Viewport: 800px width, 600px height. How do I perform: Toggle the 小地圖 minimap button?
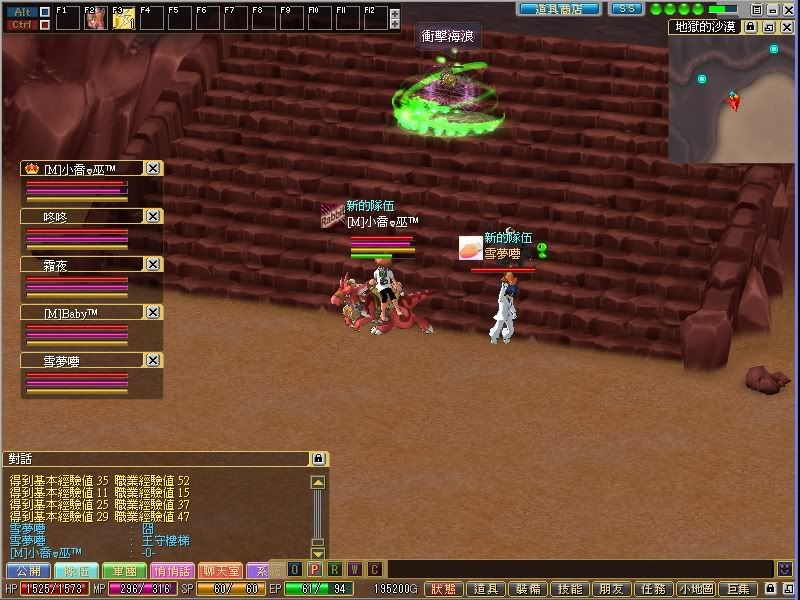pos(696,590)
